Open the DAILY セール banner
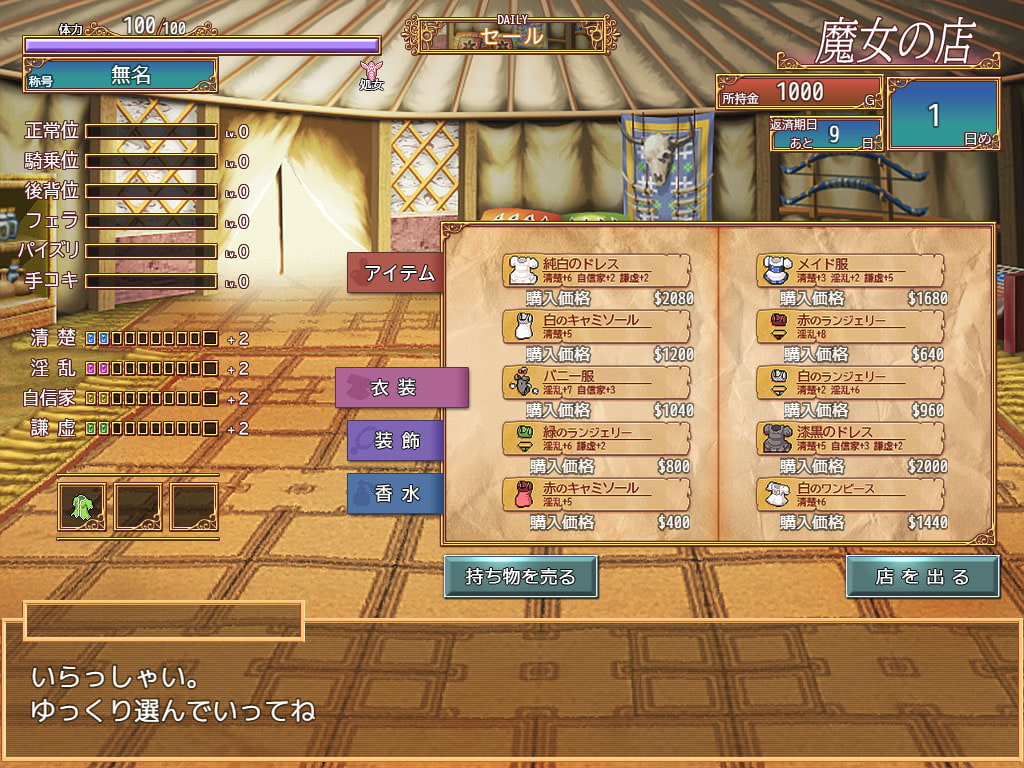The width and height of the screenshot is (1024, 768). [x=510, y=35]
